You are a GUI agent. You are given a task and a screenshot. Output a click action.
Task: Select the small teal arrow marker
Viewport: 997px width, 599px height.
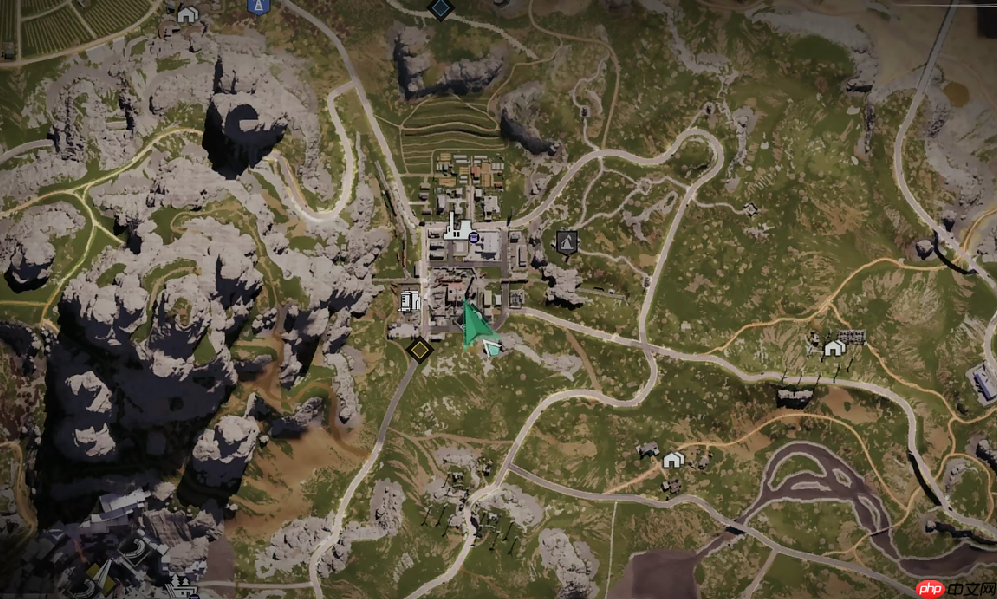click(493, 347)
